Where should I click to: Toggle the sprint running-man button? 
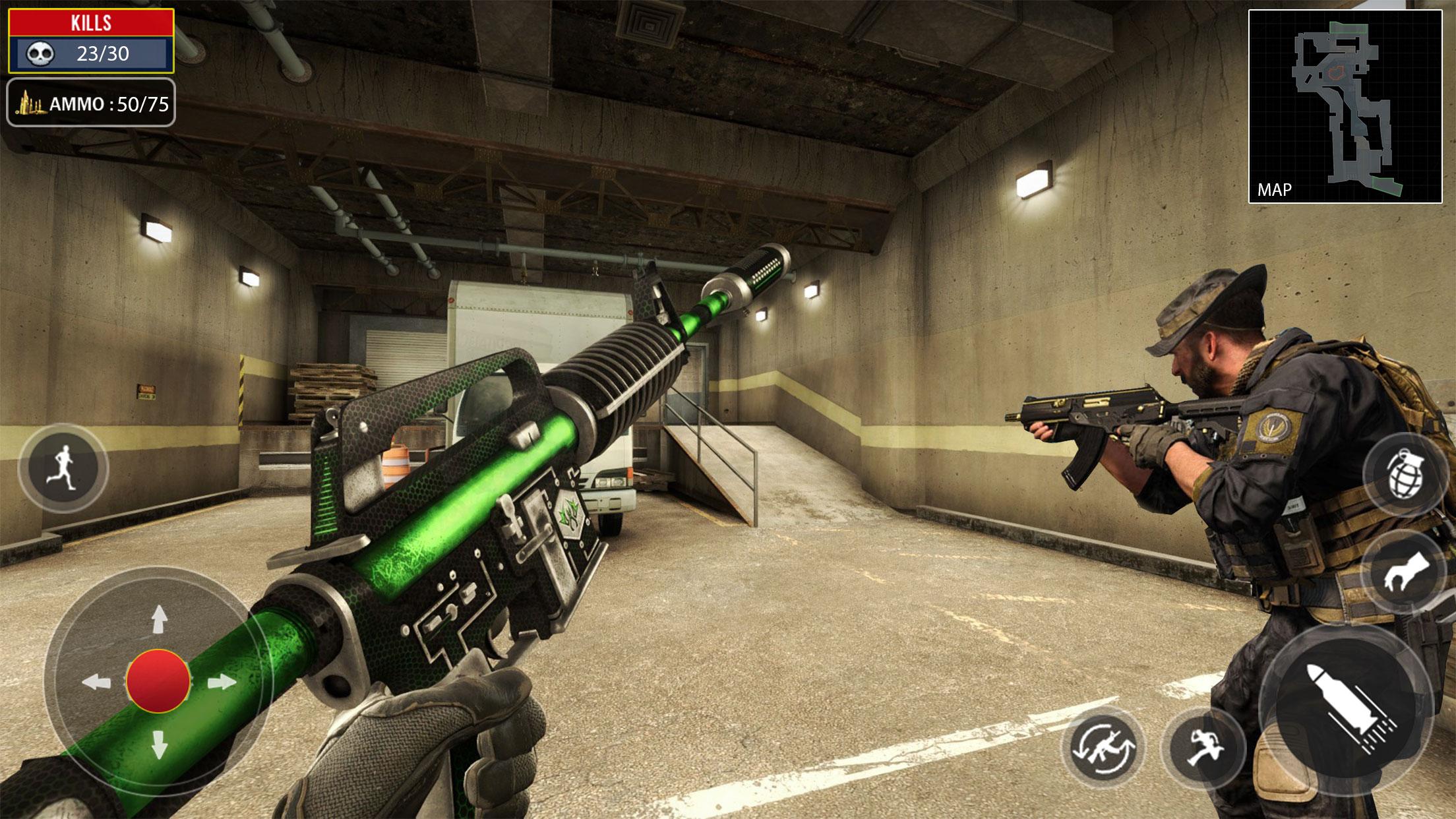click(63, 468)
